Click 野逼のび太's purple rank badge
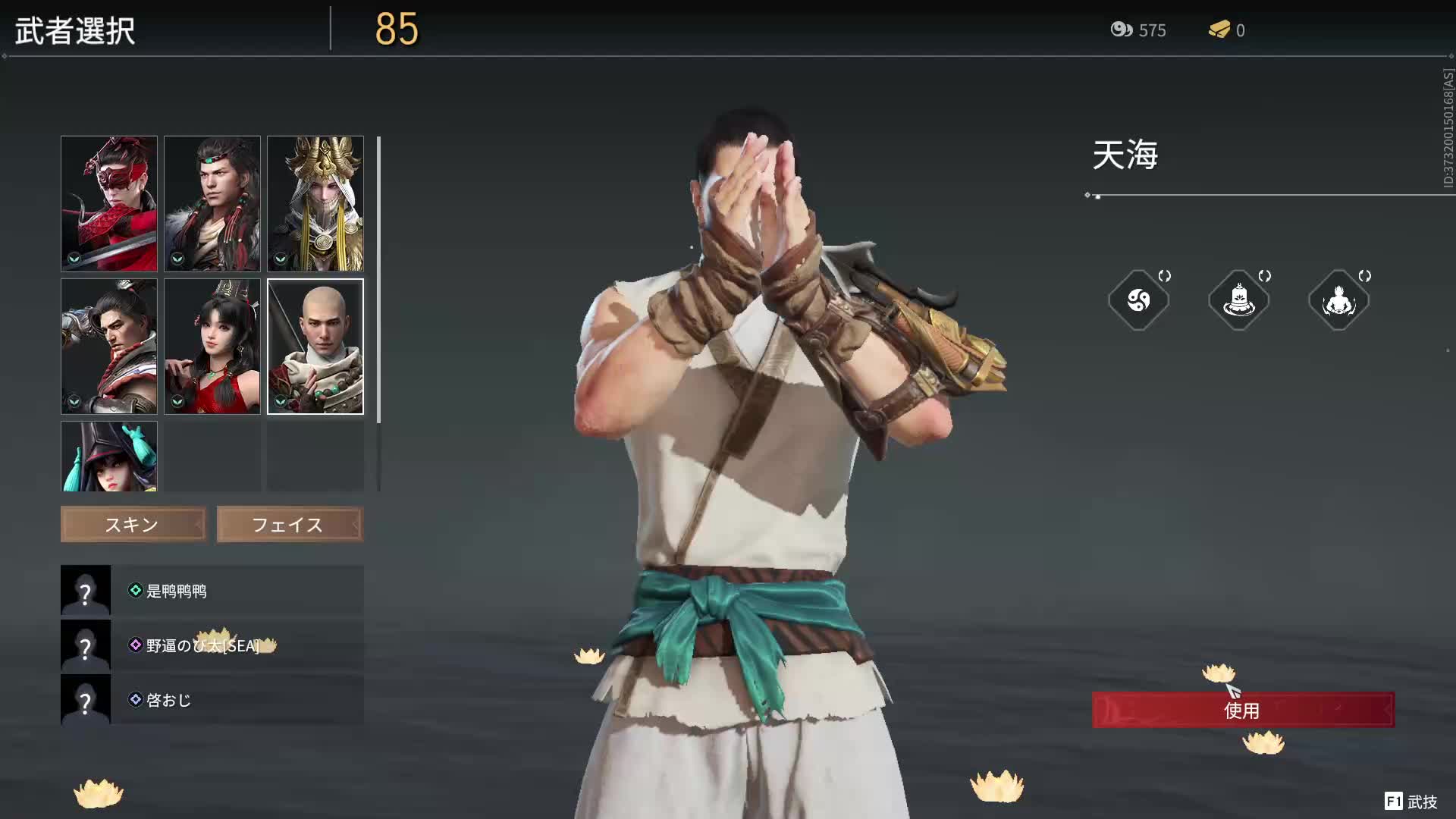 [135, 645]
